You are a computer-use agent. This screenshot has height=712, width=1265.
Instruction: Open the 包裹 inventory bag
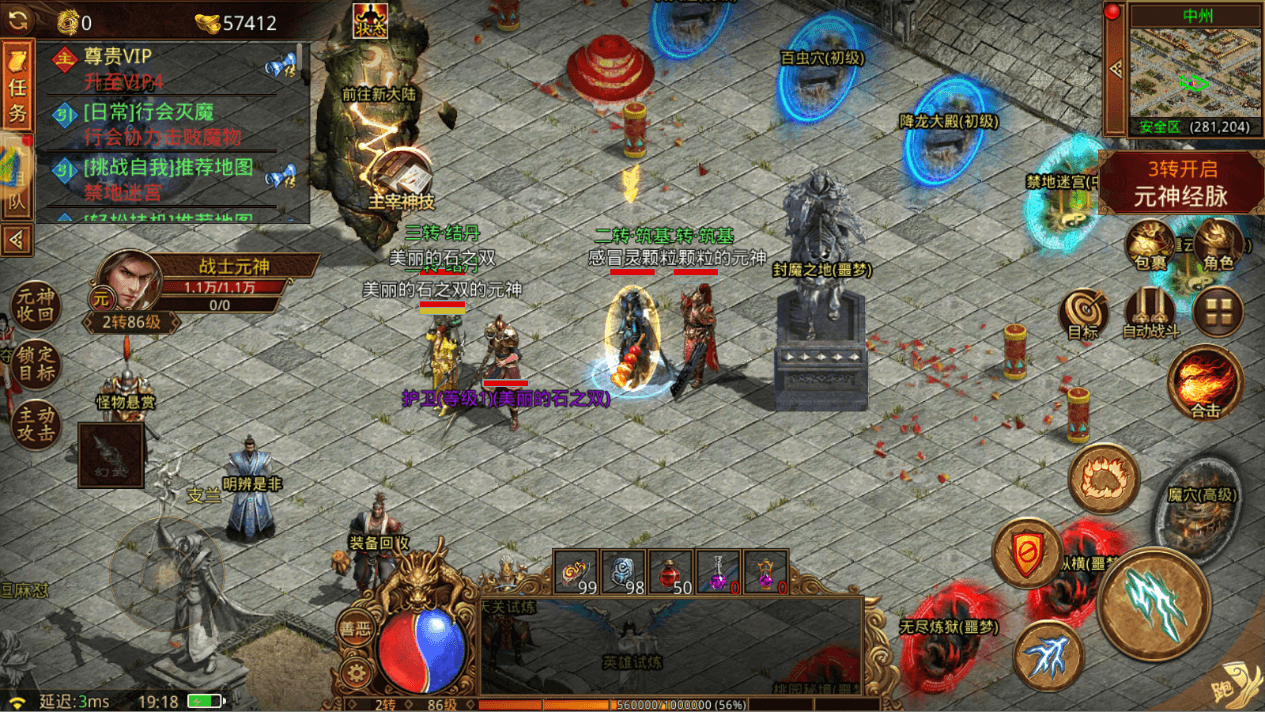pos(1149,246)
